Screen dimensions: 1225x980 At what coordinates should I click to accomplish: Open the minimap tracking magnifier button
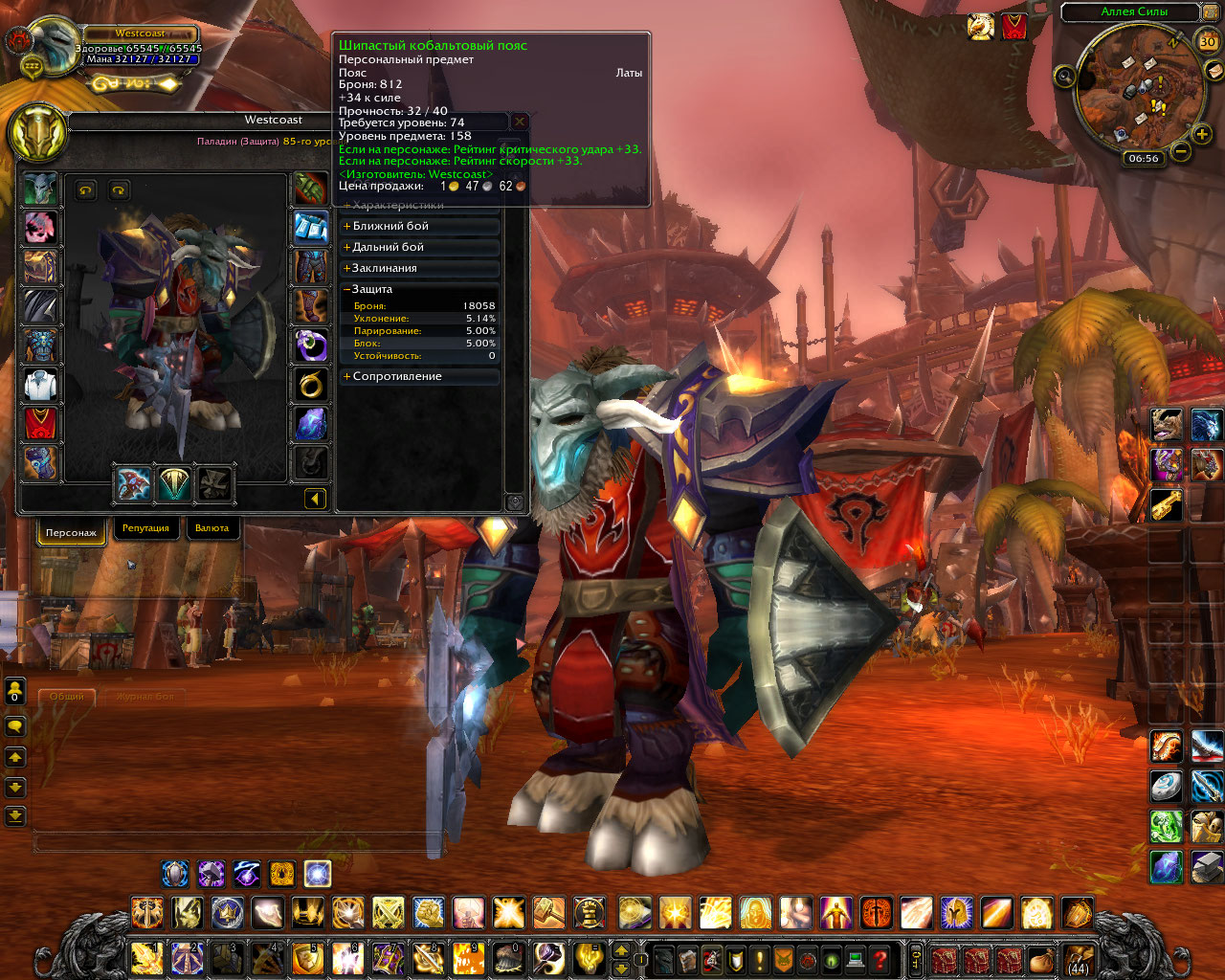click(1064, 76)
